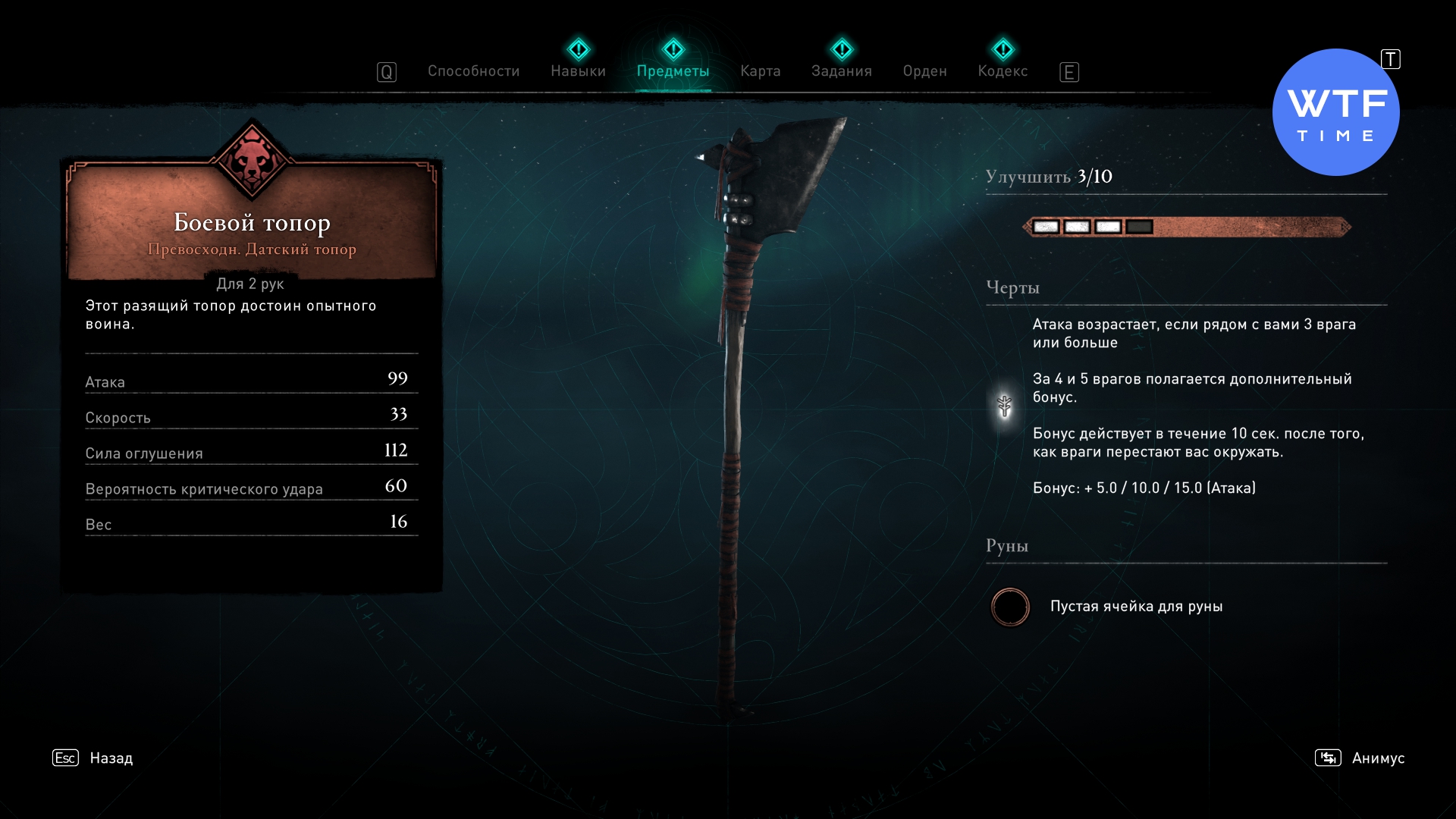
Task: Show the Карта tab
Action: coord(760,71)
